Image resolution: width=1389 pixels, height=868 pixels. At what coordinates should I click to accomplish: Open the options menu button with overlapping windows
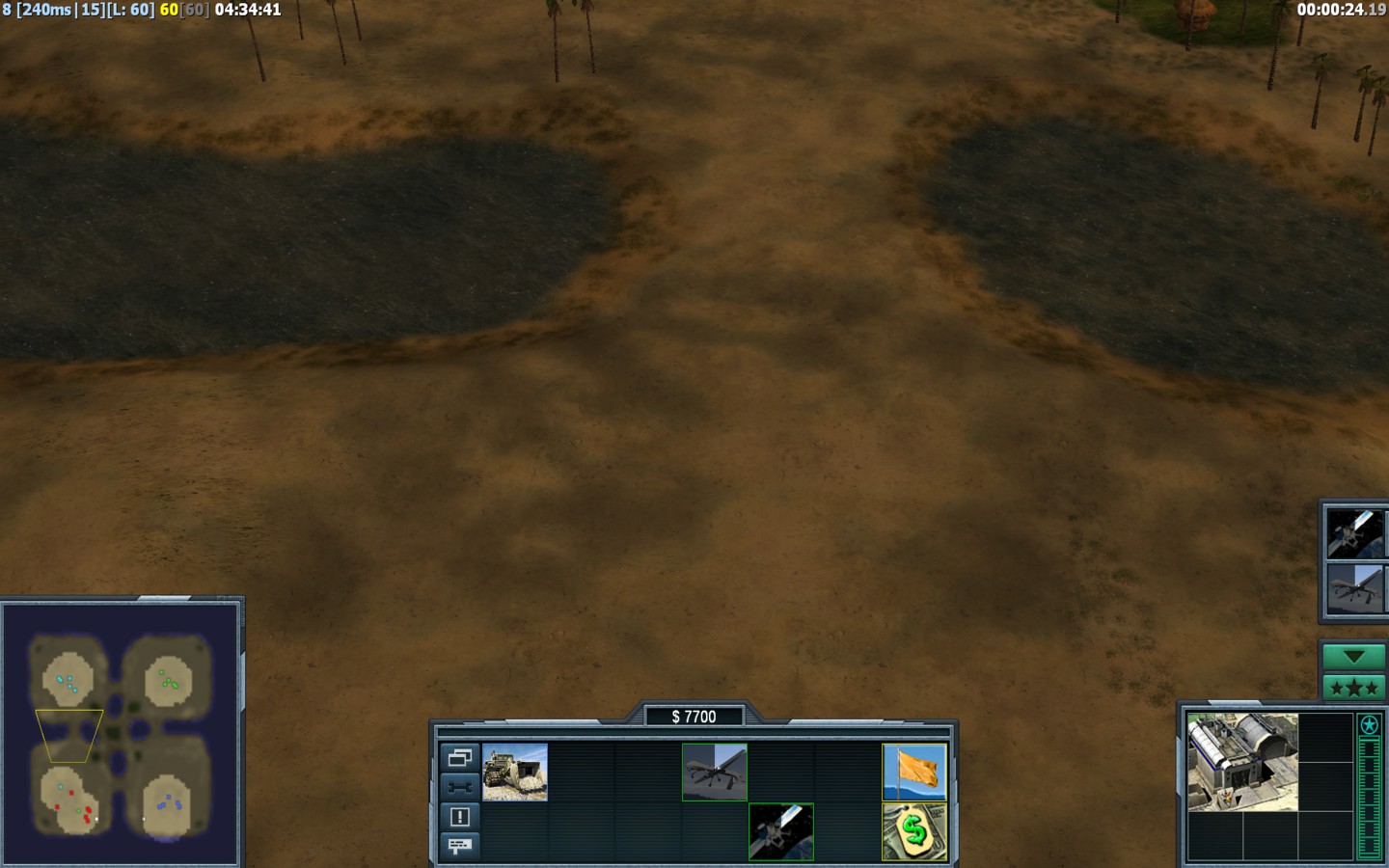click(x=459, y=757)
